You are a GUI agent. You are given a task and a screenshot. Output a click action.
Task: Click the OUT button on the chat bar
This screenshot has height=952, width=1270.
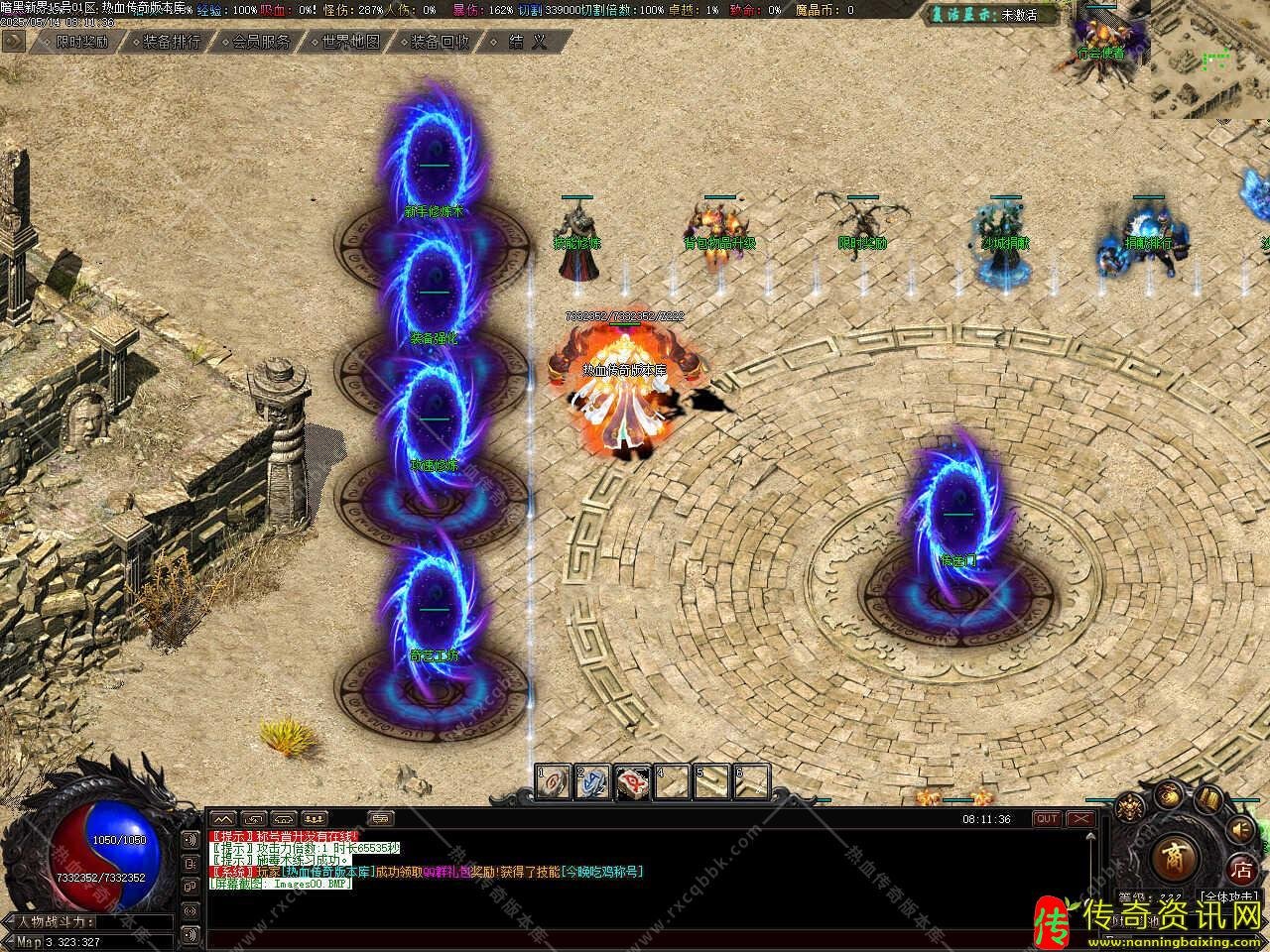1047,819
